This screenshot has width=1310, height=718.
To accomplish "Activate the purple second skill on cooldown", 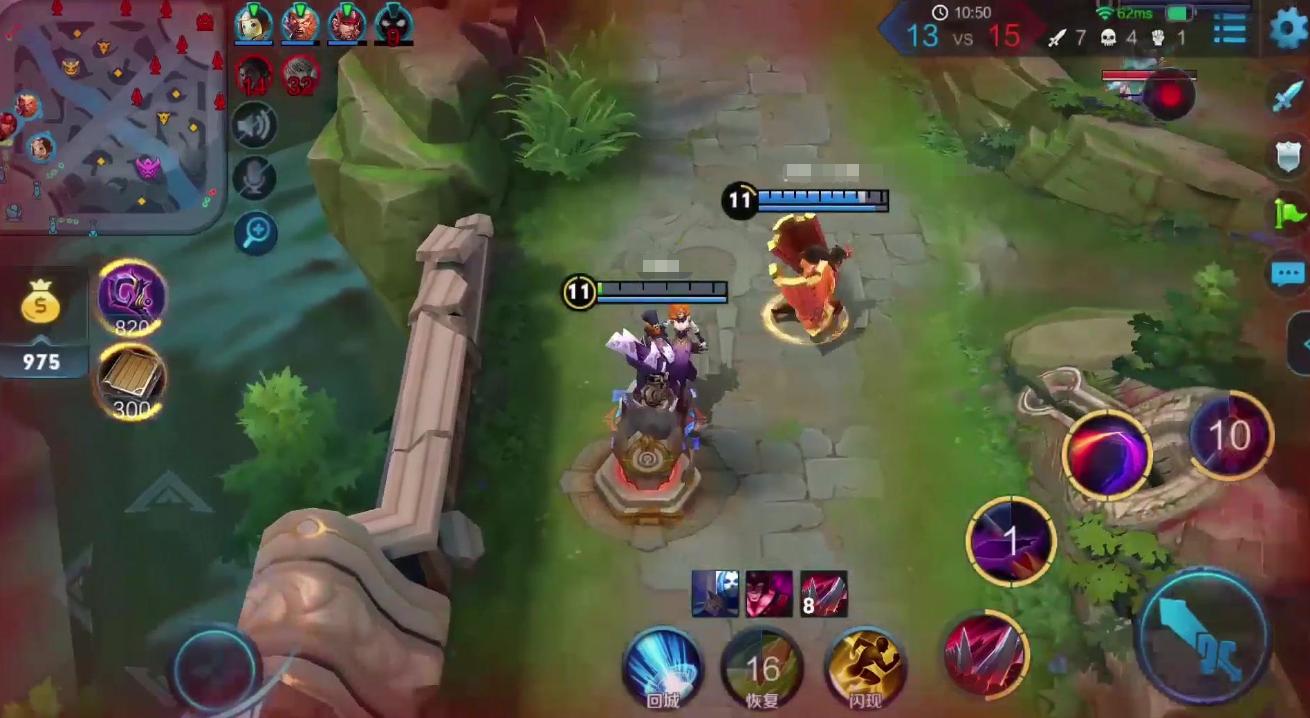I will [x=1011, y=541].
